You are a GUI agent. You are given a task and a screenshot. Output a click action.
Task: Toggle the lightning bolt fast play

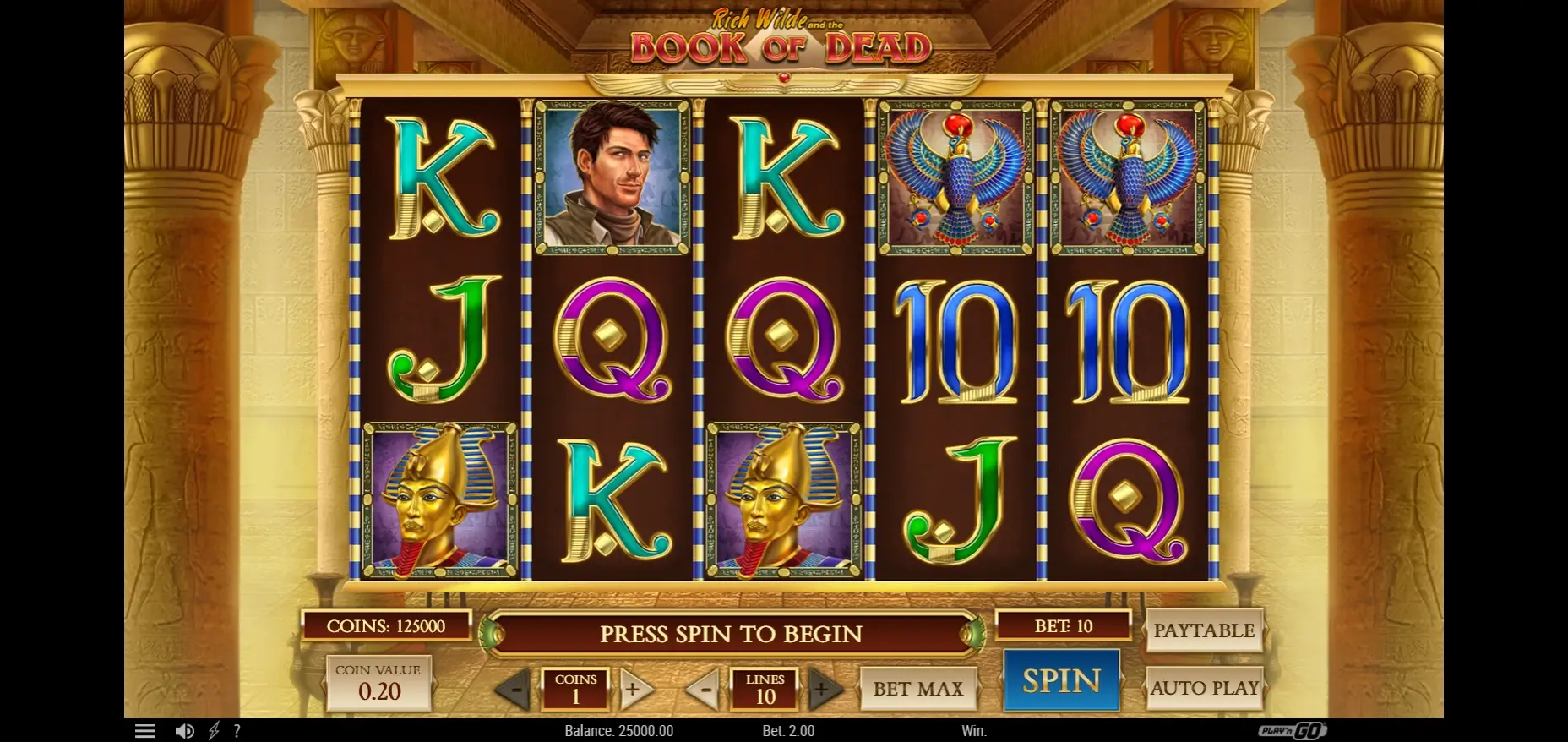tap(214, 731)
